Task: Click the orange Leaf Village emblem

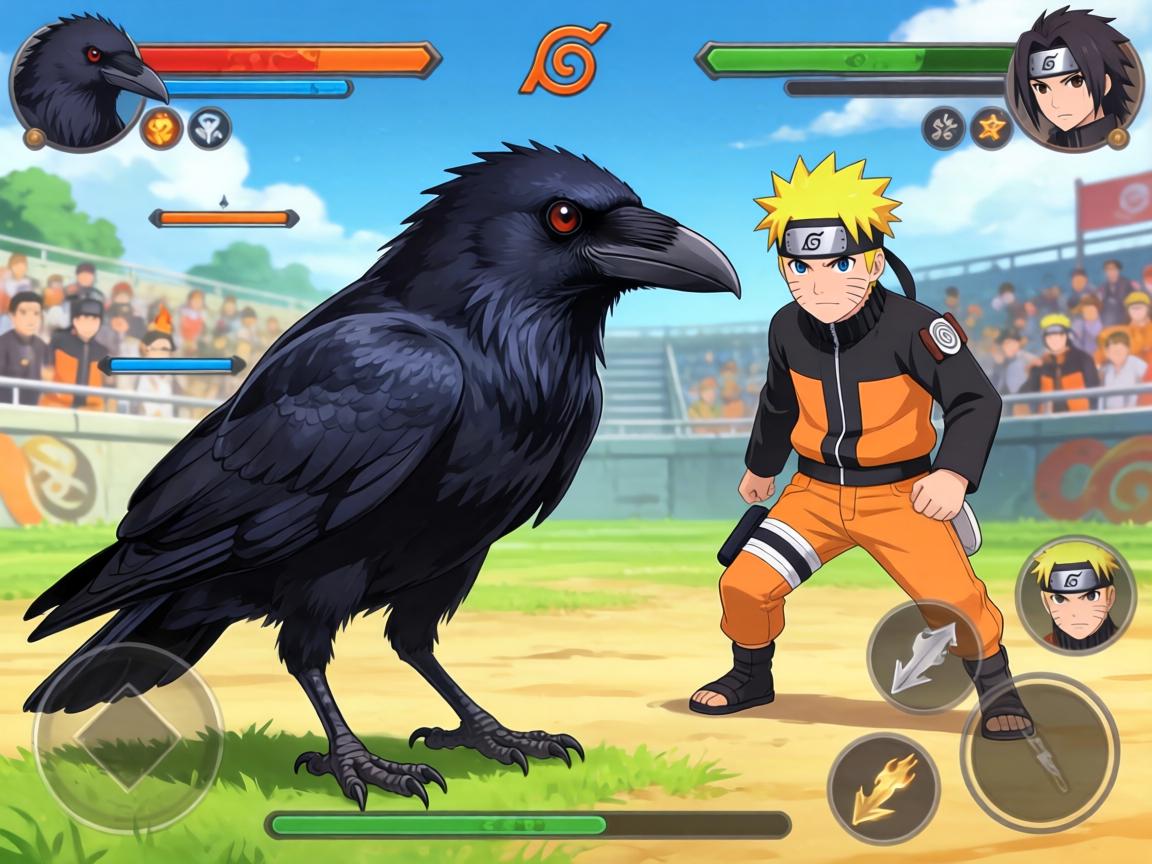Action: coord(564,59)
